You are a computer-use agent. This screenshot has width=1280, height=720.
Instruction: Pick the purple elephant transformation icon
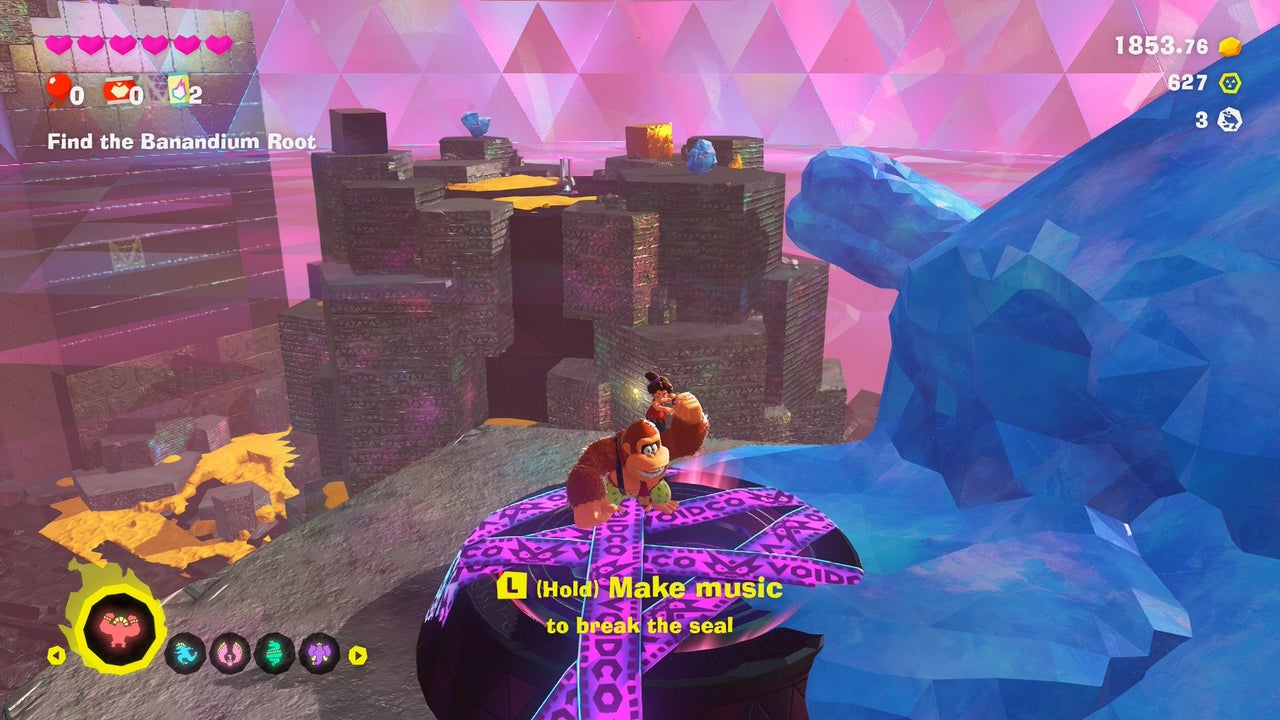point(320,654)
